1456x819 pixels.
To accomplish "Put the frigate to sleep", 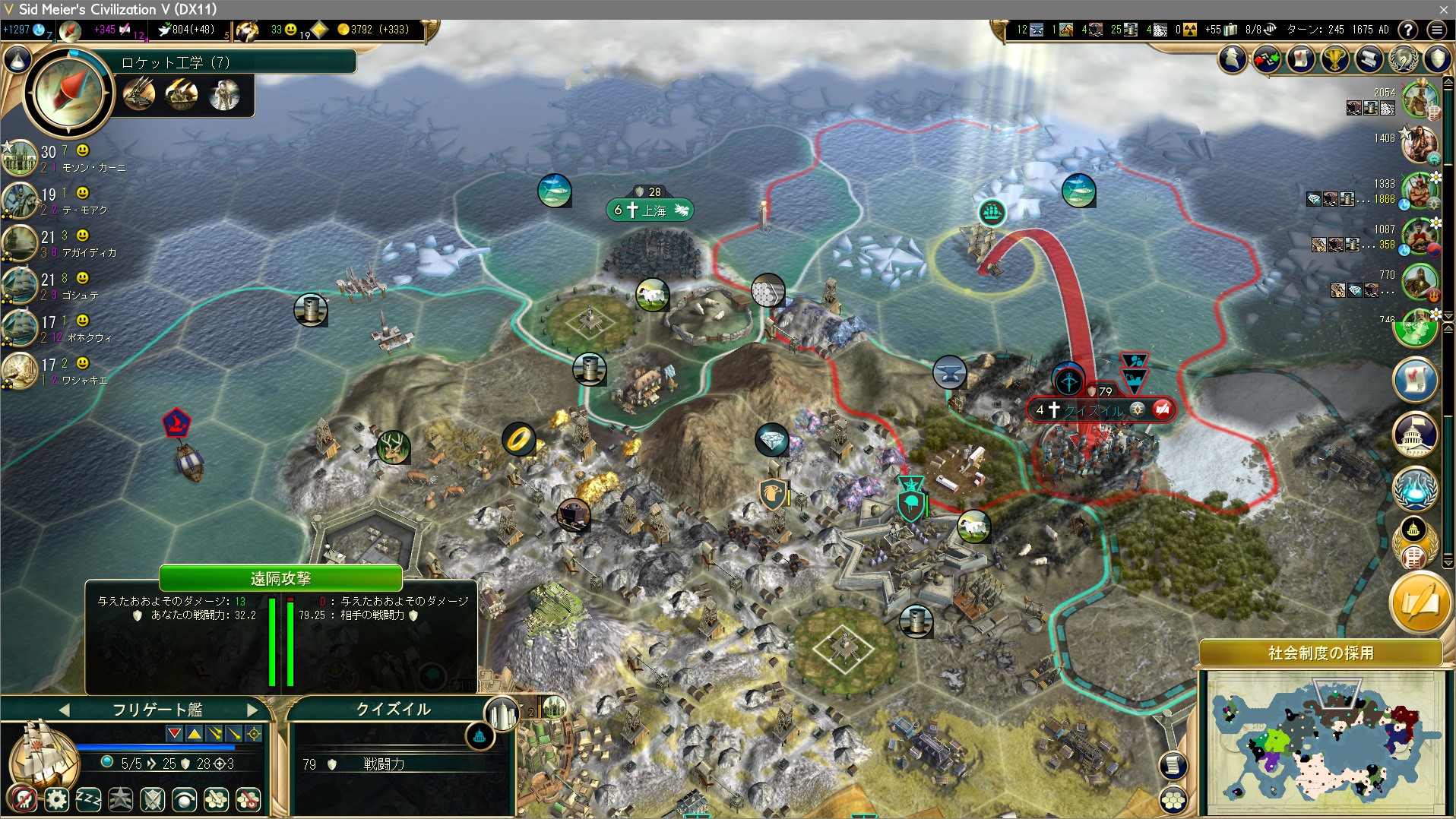I will 88,799.
